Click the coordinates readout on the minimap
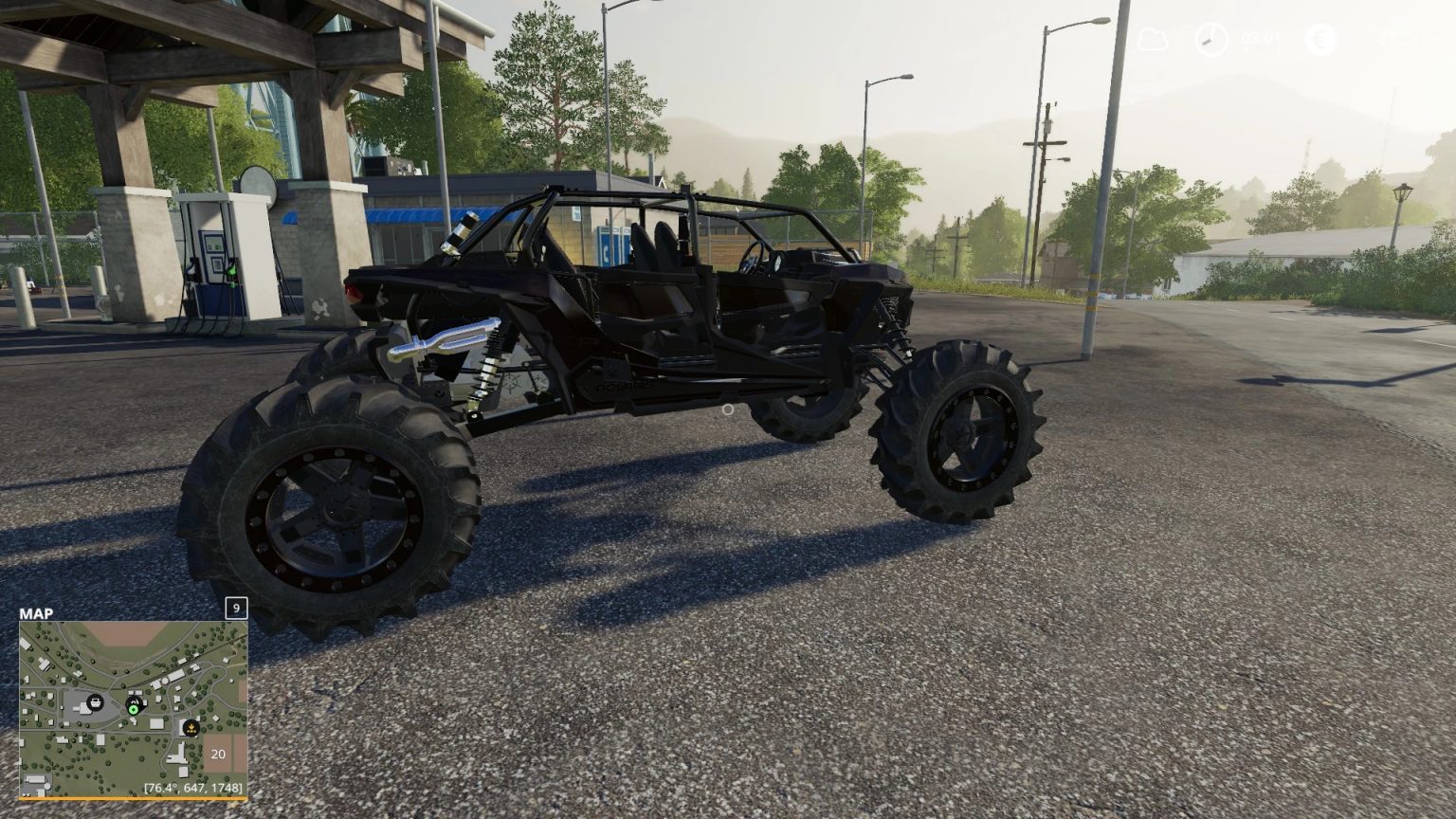The height and width of the screenshot is (819, 1456). (193, 788)
